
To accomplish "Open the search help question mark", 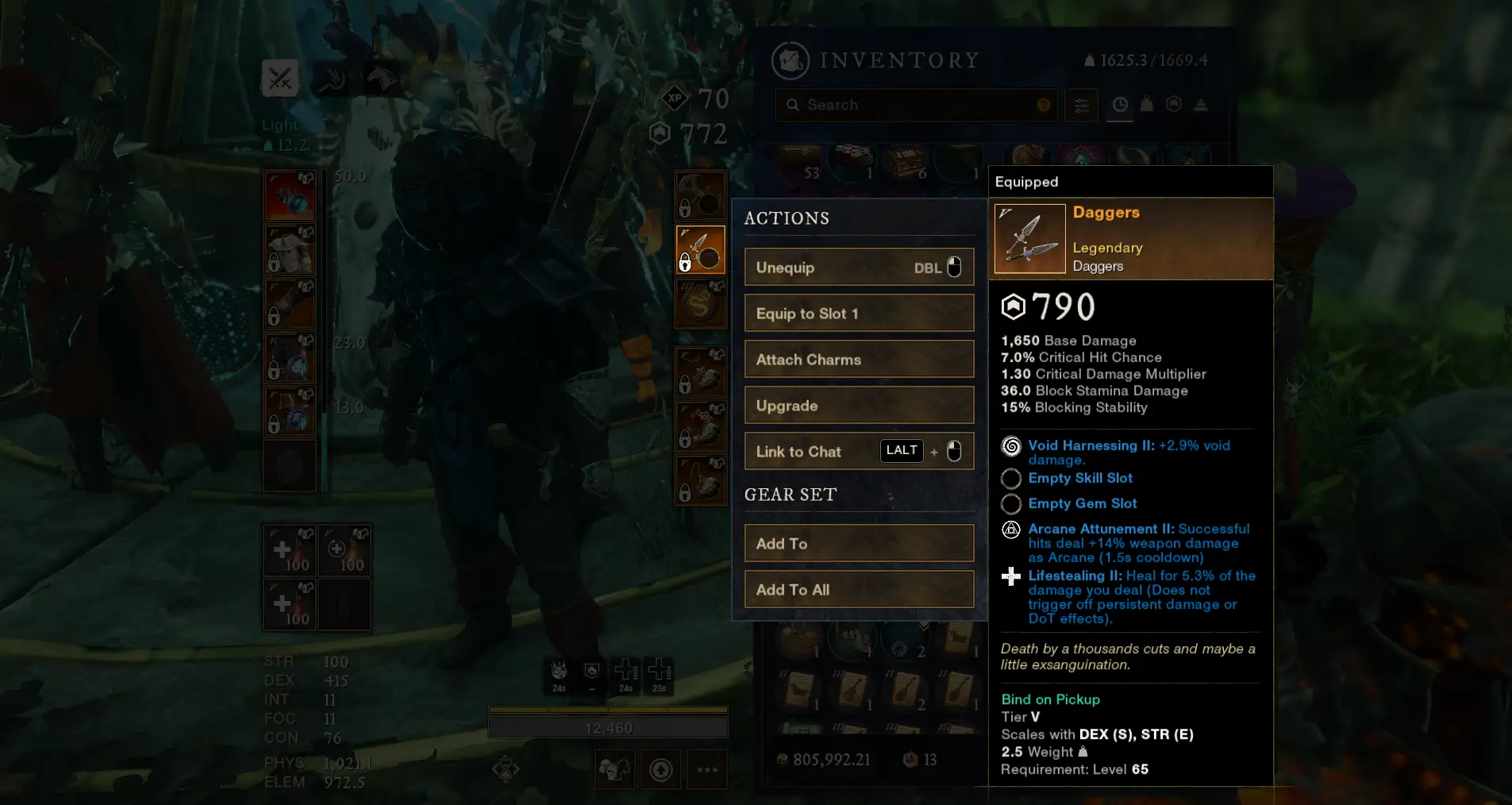I will tap(1042, 104).
